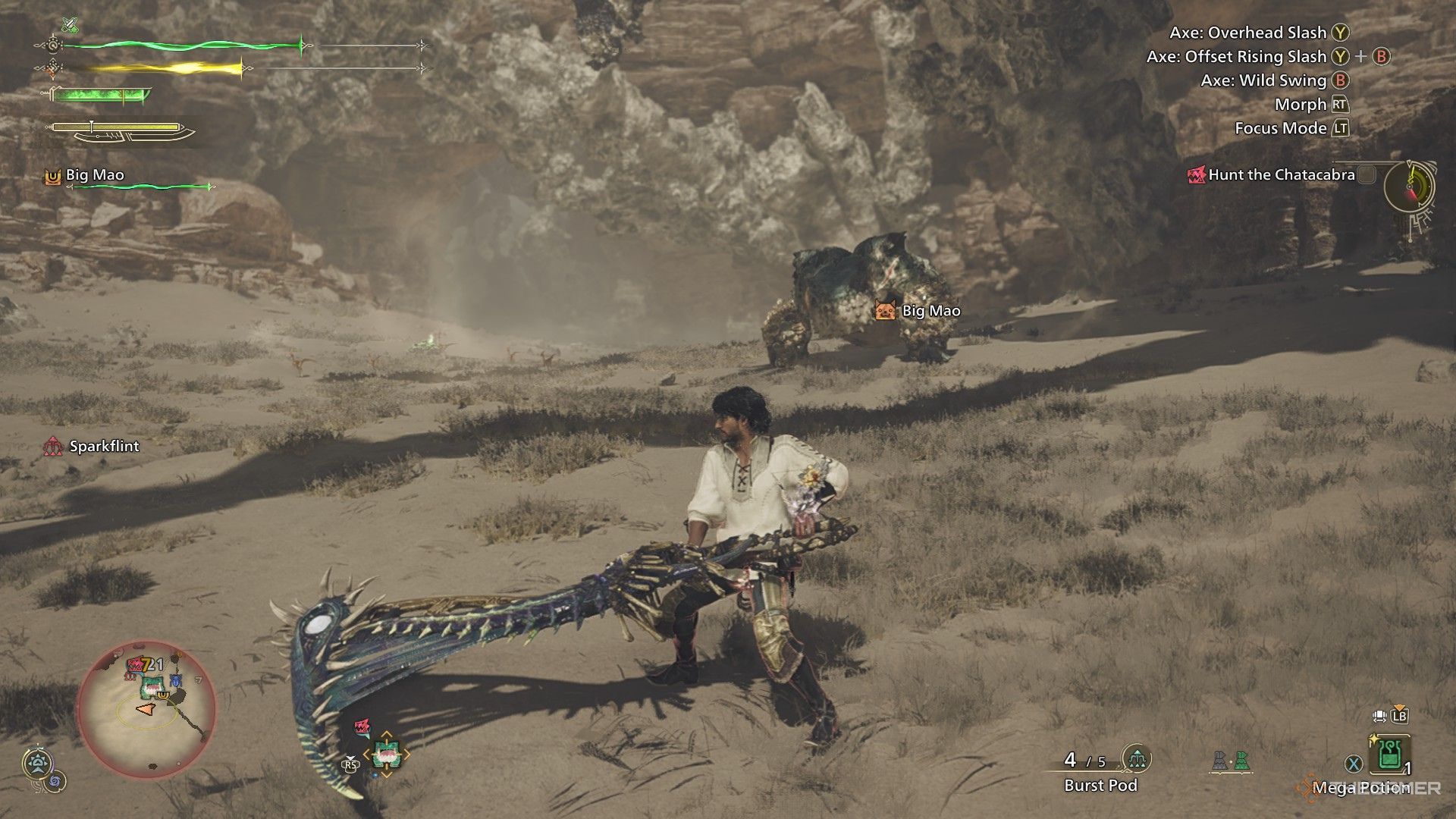1456x819 pixels.
Task: Open the left arrow on the item crosshair
Action: coord(366,754)
